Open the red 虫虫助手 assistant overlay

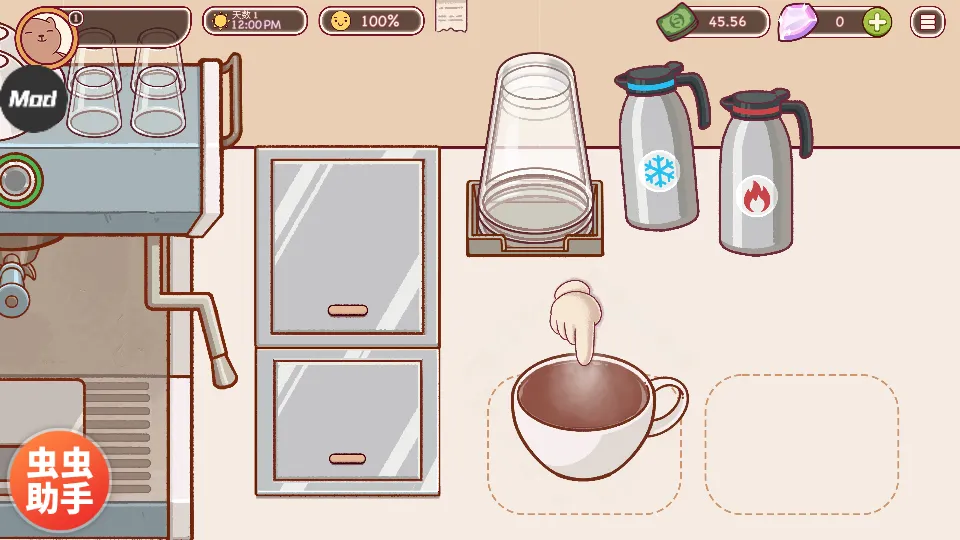(59, 480)
